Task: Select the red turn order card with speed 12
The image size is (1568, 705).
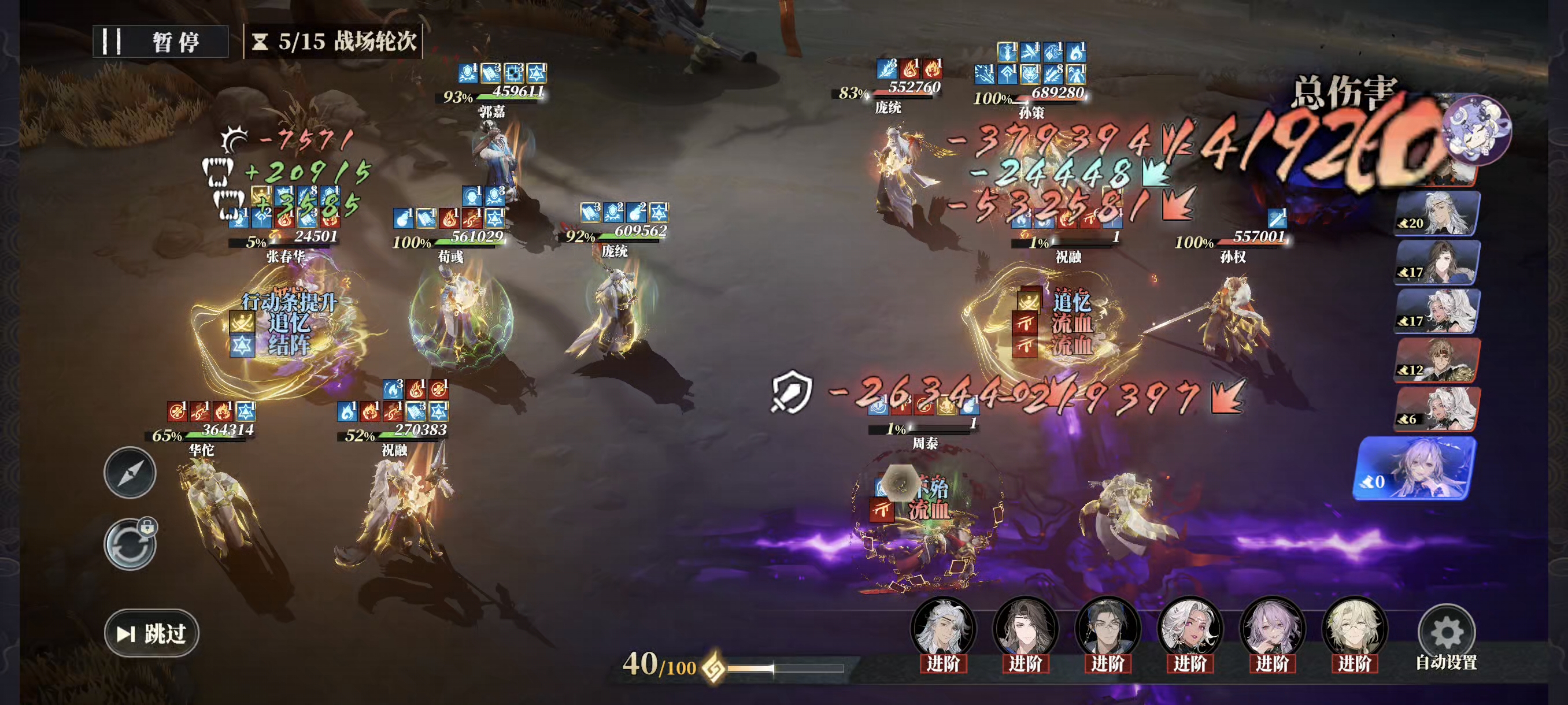Action: pyautogui.click(x=1437, y=361)
